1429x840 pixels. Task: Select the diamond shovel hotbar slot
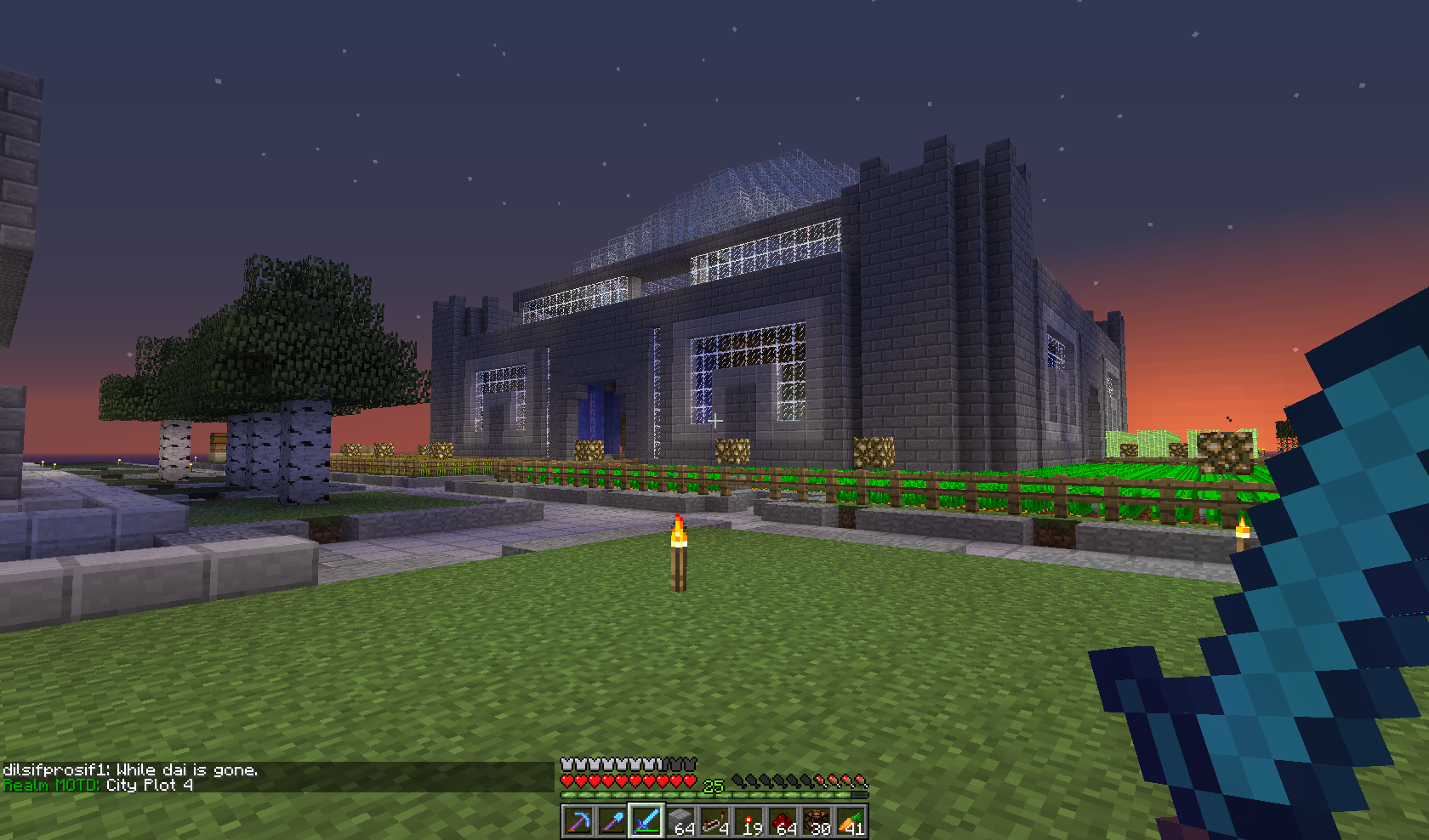612,821
